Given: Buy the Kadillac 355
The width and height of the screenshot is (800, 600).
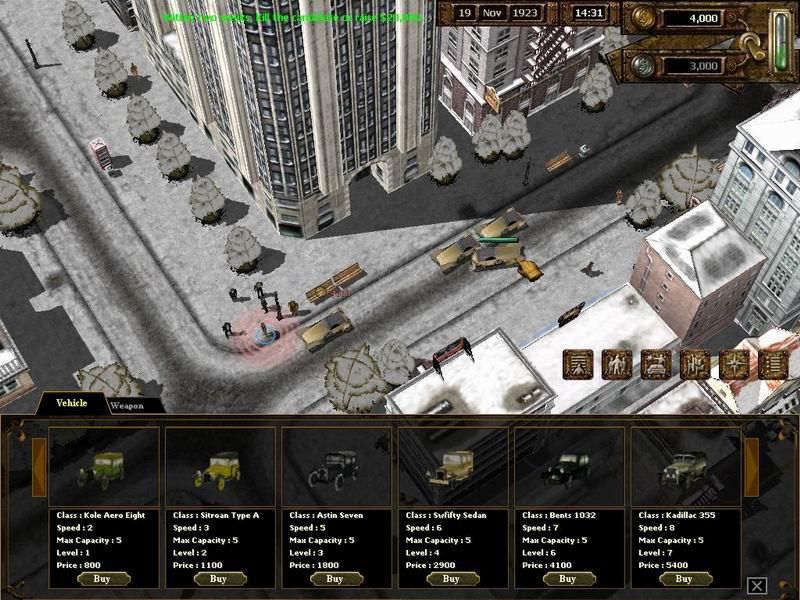Looking at the screenshot, I should 683,578.
